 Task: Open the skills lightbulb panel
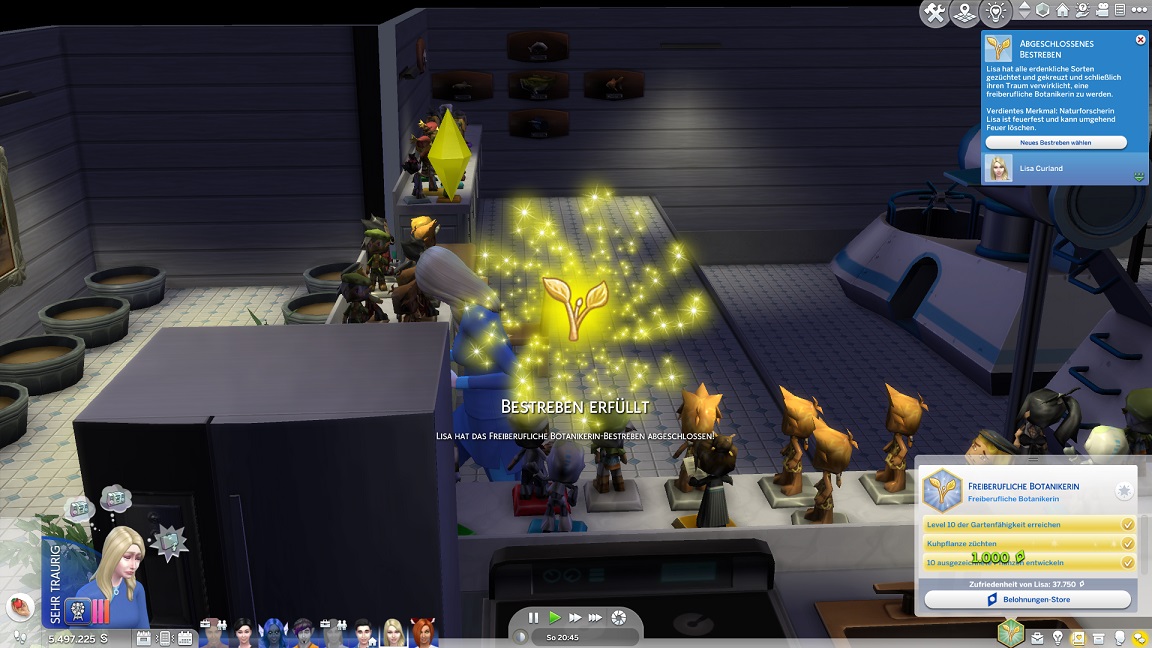[x=1058, y=638]
